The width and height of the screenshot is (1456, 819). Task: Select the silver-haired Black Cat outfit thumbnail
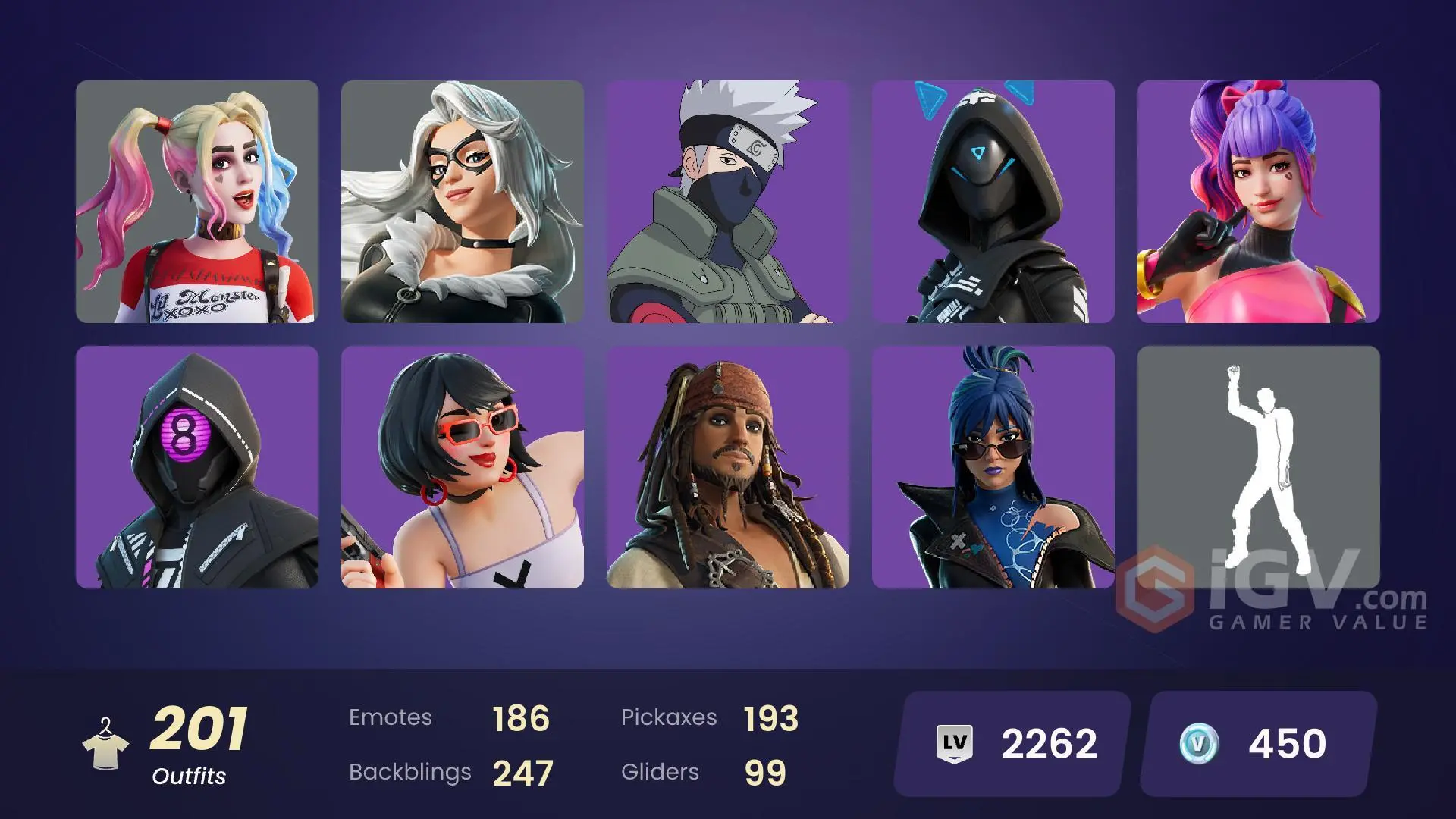[x=463, y=201]
